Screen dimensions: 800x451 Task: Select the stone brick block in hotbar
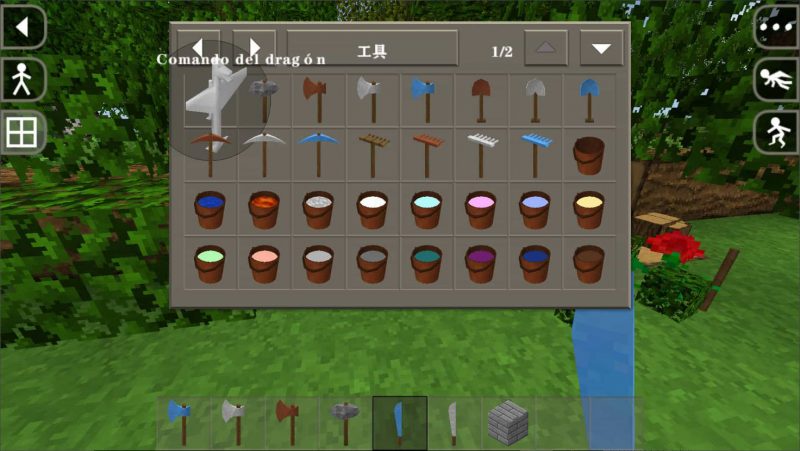tap(507, 422)
